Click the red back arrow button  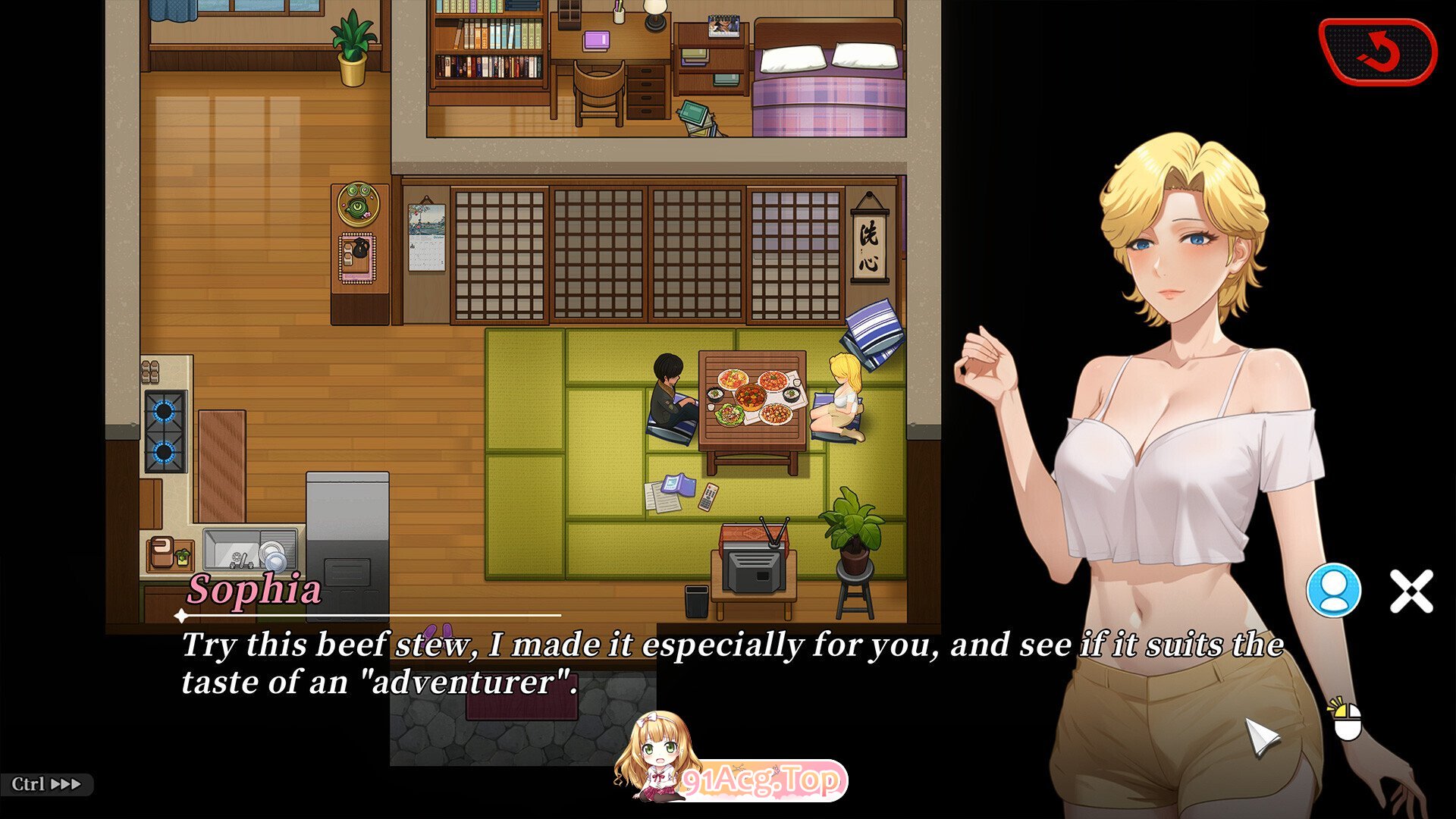coord(1377,52)
